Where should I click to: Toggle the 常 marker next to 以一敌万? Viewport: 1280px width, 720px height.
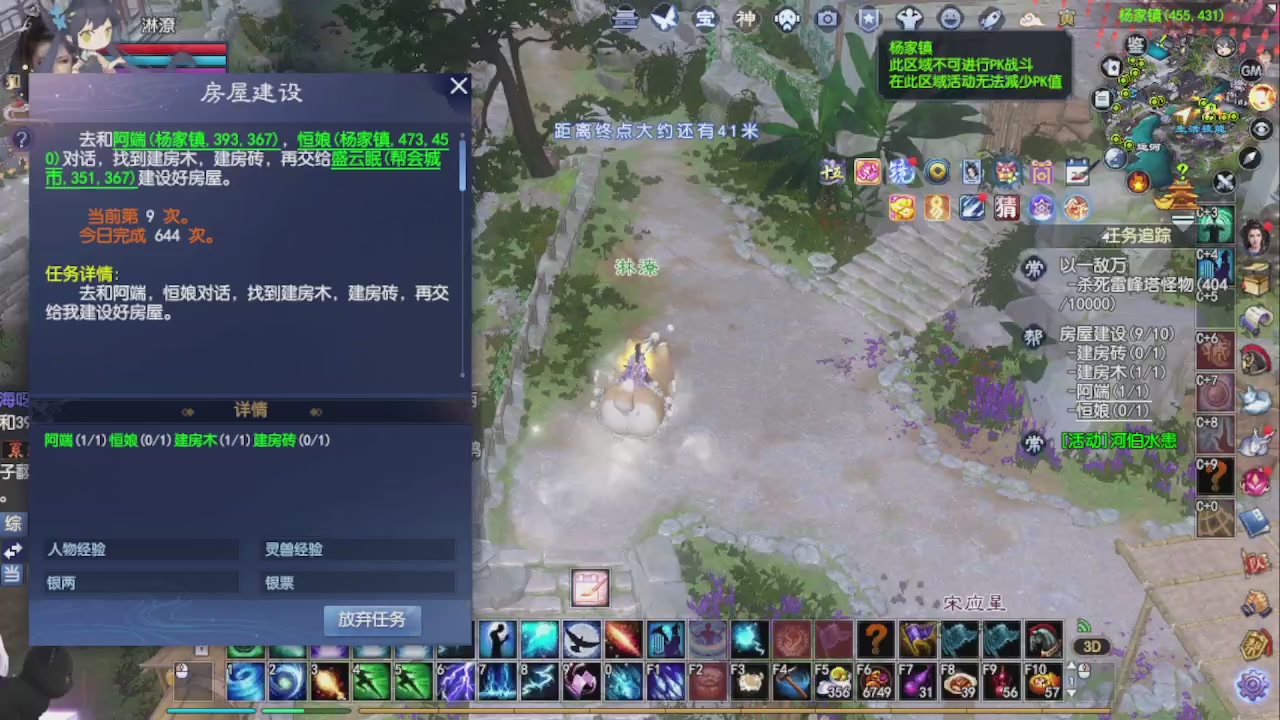(x=1033, y=268)
